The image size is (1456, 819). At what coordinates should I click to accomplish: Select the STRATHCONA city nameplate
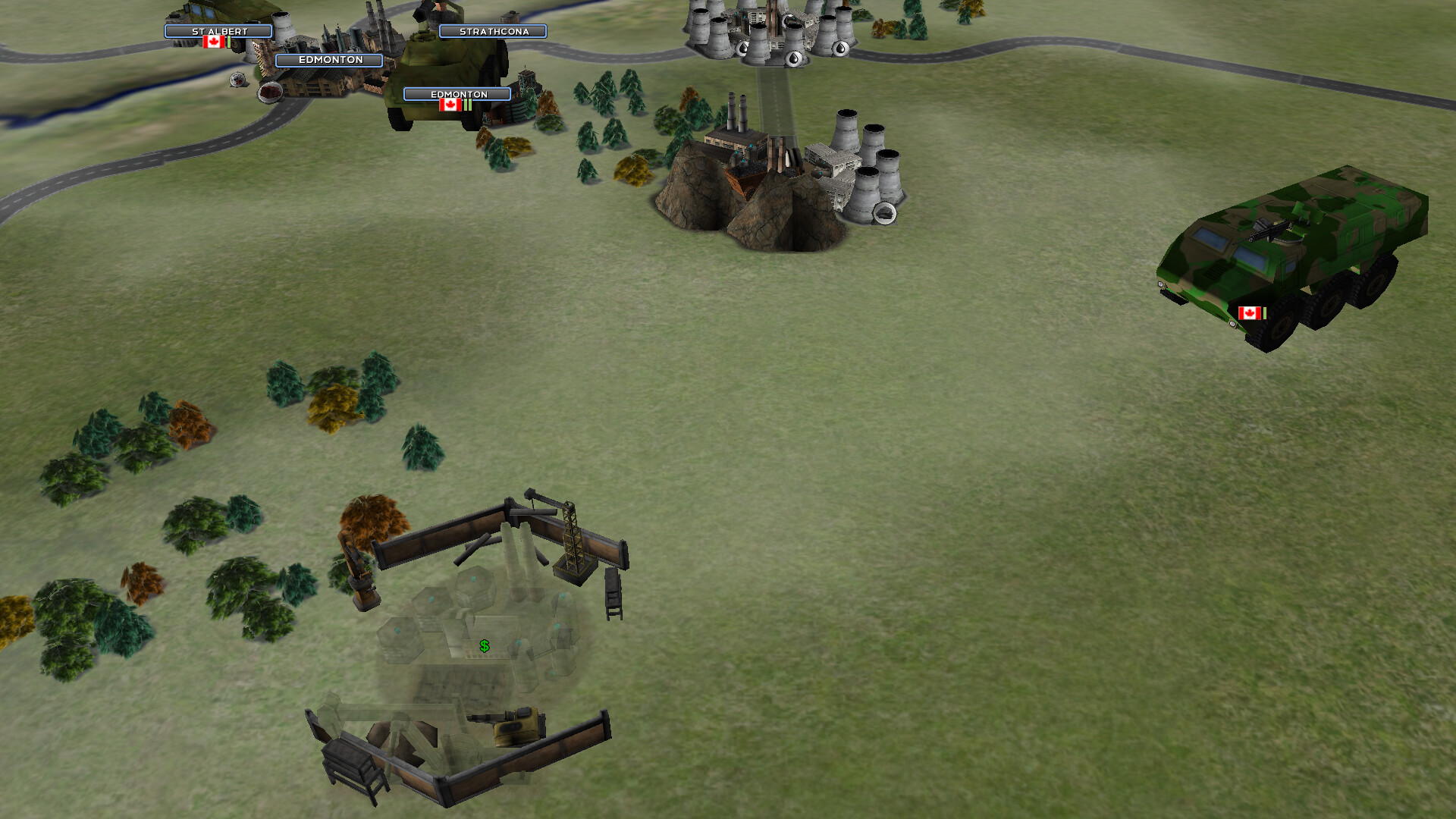[494, 31]
